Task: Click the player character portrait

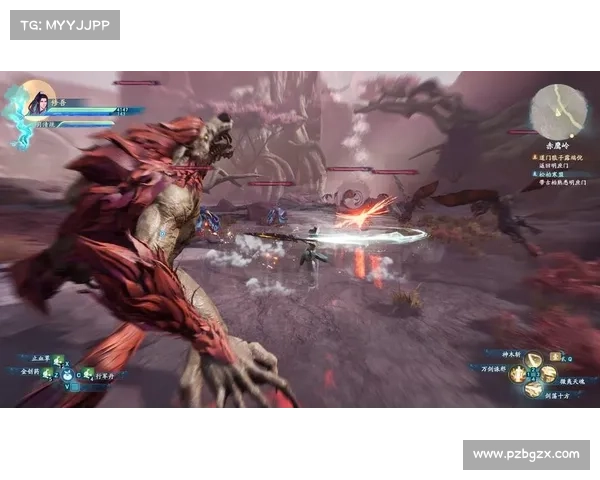Action: 38,101
